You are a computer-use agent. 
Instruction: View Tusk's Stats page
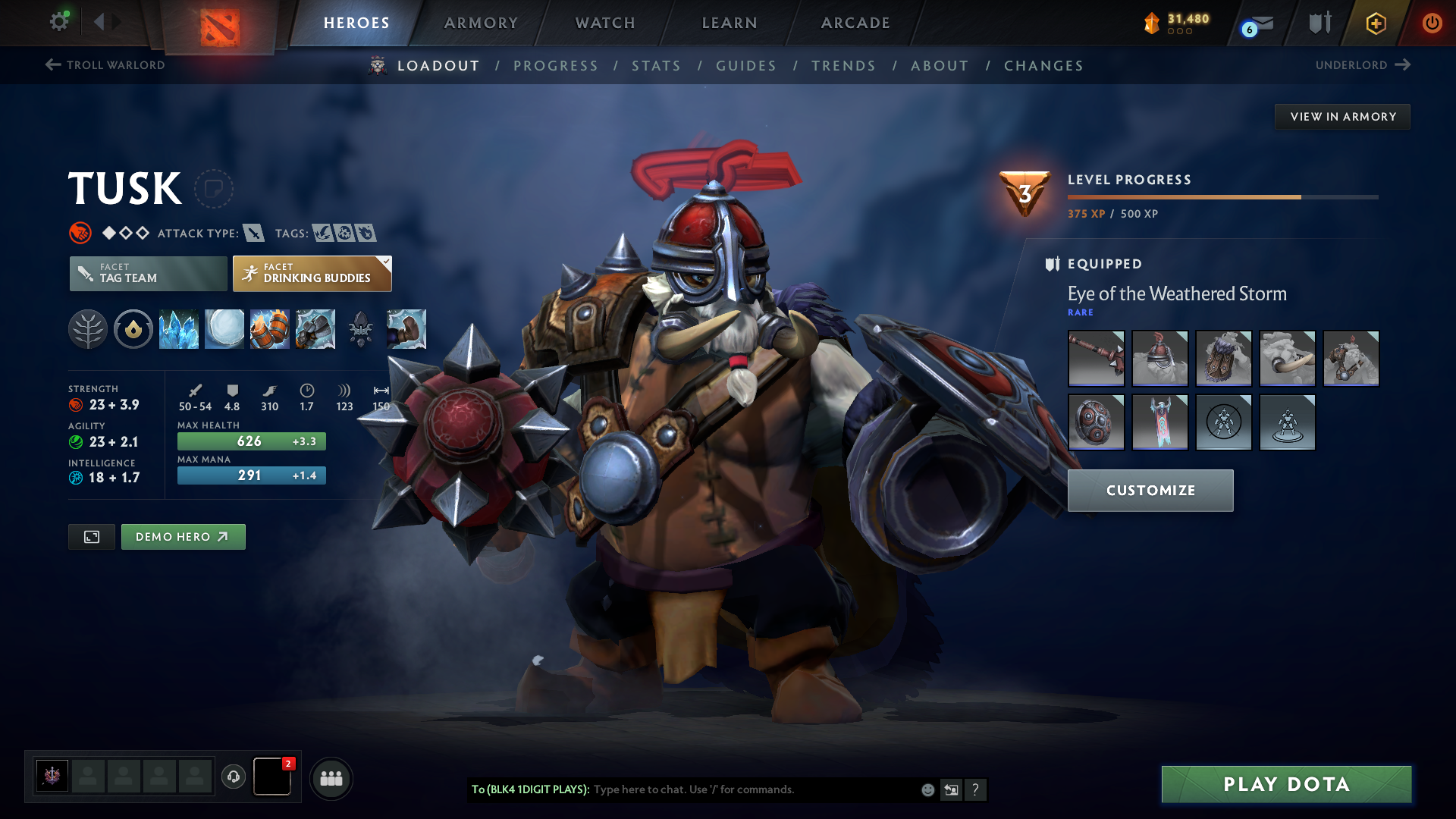click(656, 66)
